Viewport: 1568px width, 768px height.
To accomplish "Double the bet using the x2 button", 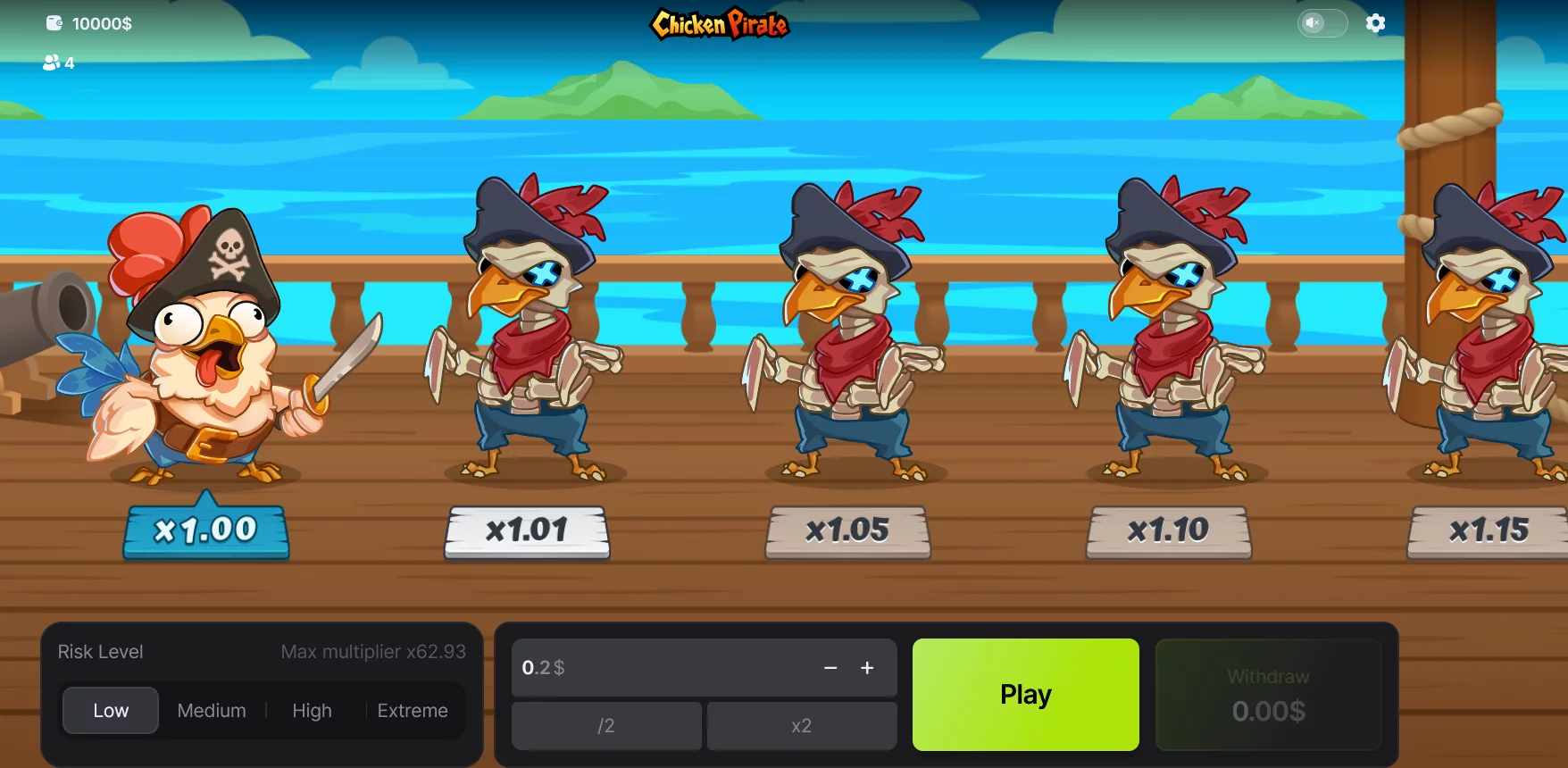I will tap(801, 725).
